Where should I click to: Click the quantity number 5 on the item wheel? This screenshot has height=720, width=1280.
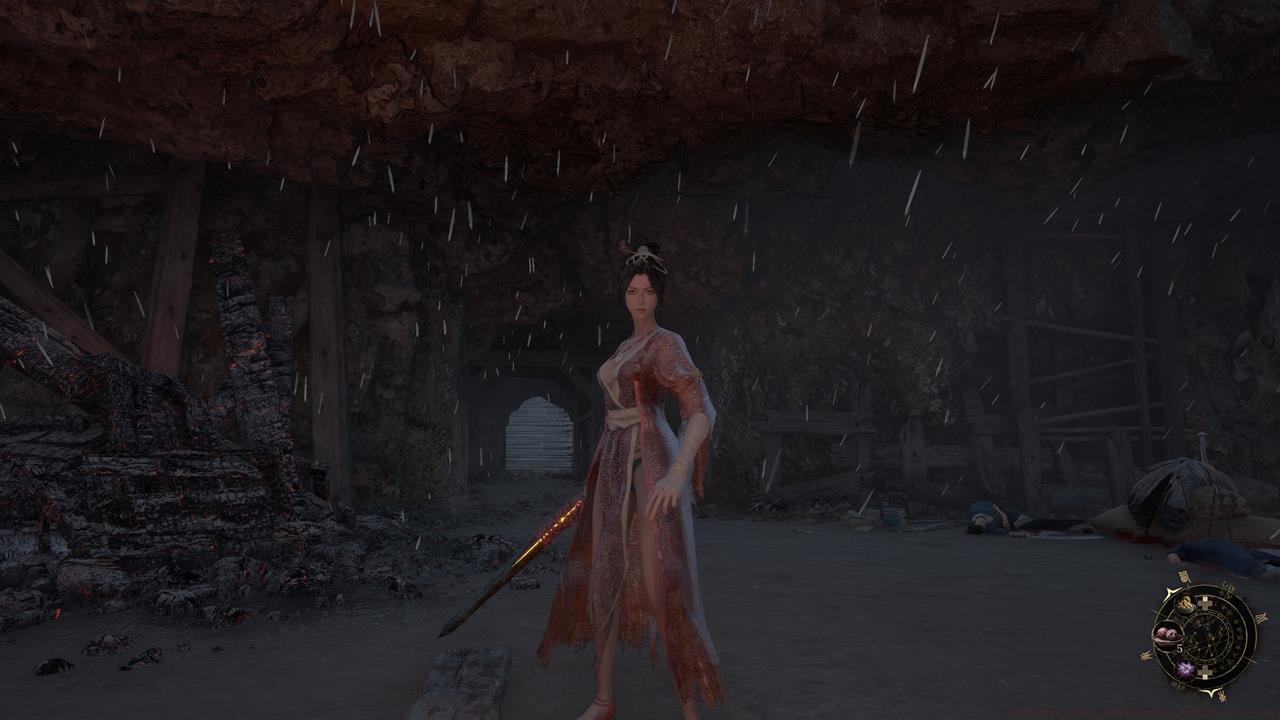click(x=1179, y=648)
